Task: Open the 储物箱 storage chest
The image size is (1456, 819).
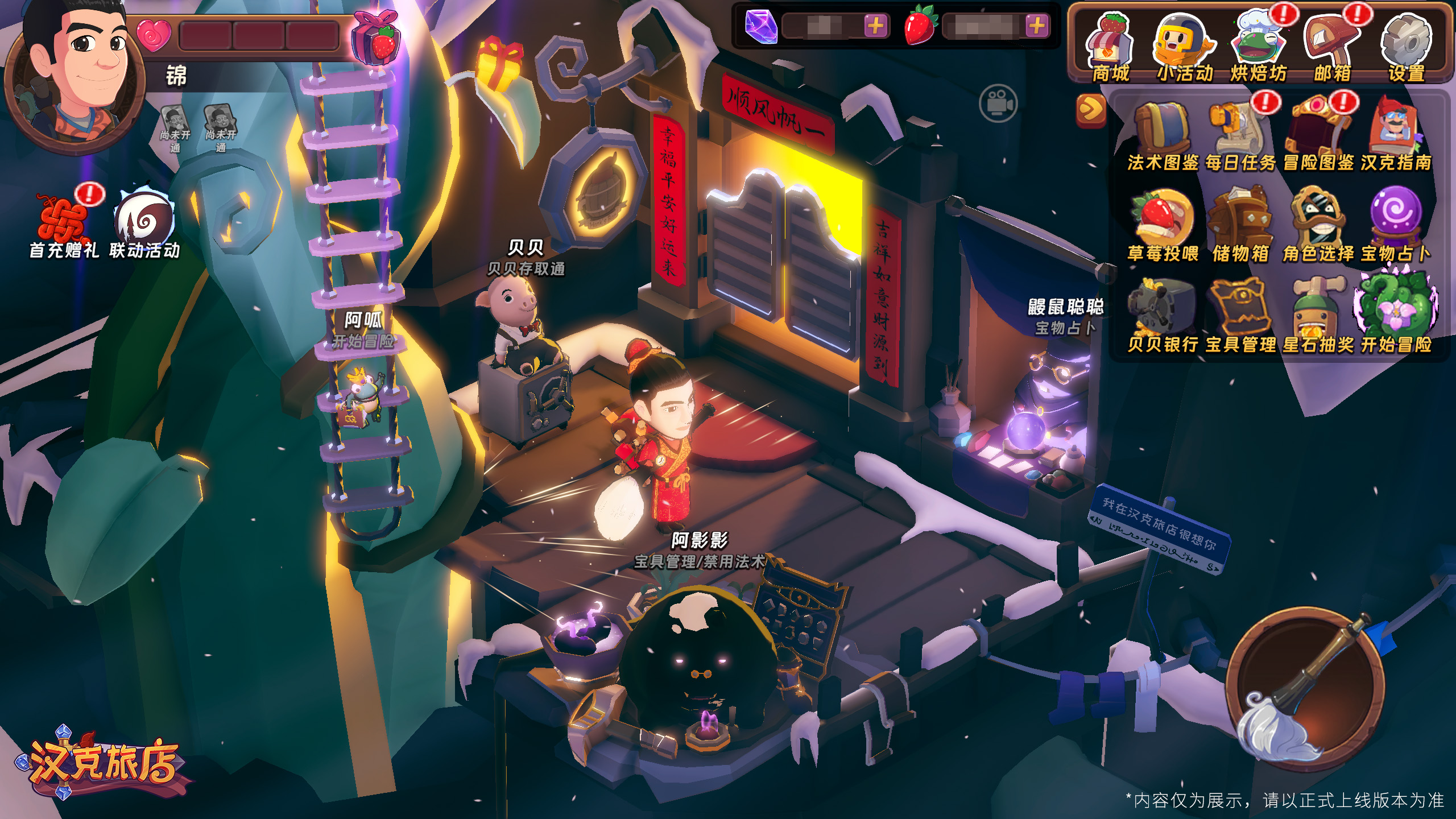Action: pos(1240,226)
